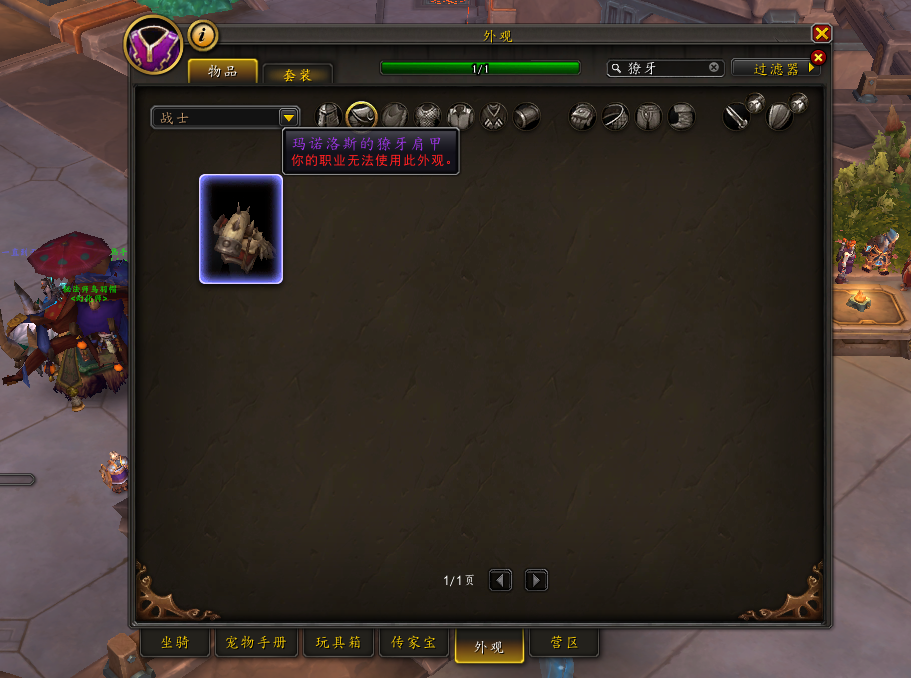
Task: Choose the main-hand weapon slot icon
Action: [737, 117]
